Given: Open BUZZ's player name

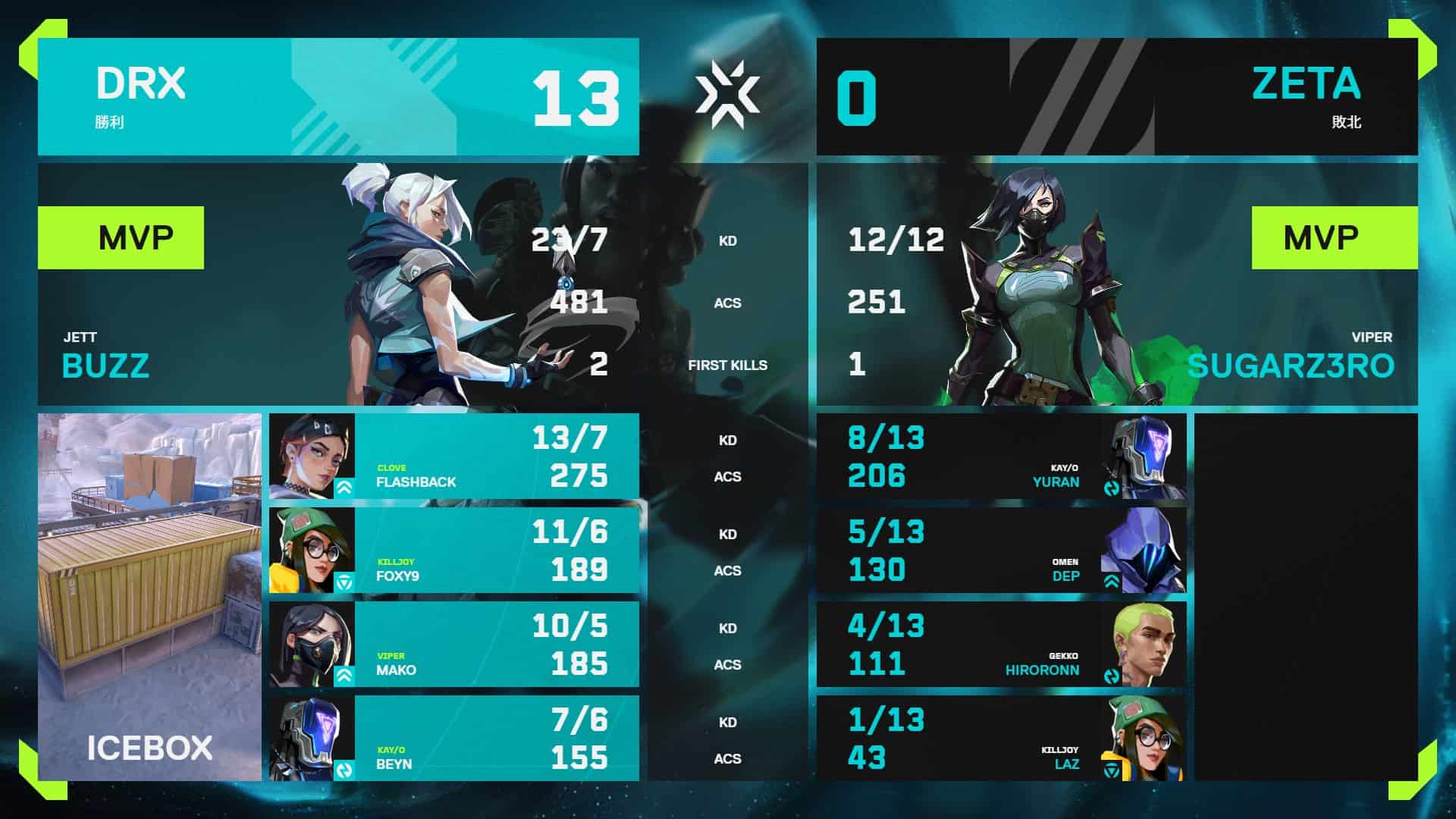Looking at the screenshot, I should click(106, 368).
